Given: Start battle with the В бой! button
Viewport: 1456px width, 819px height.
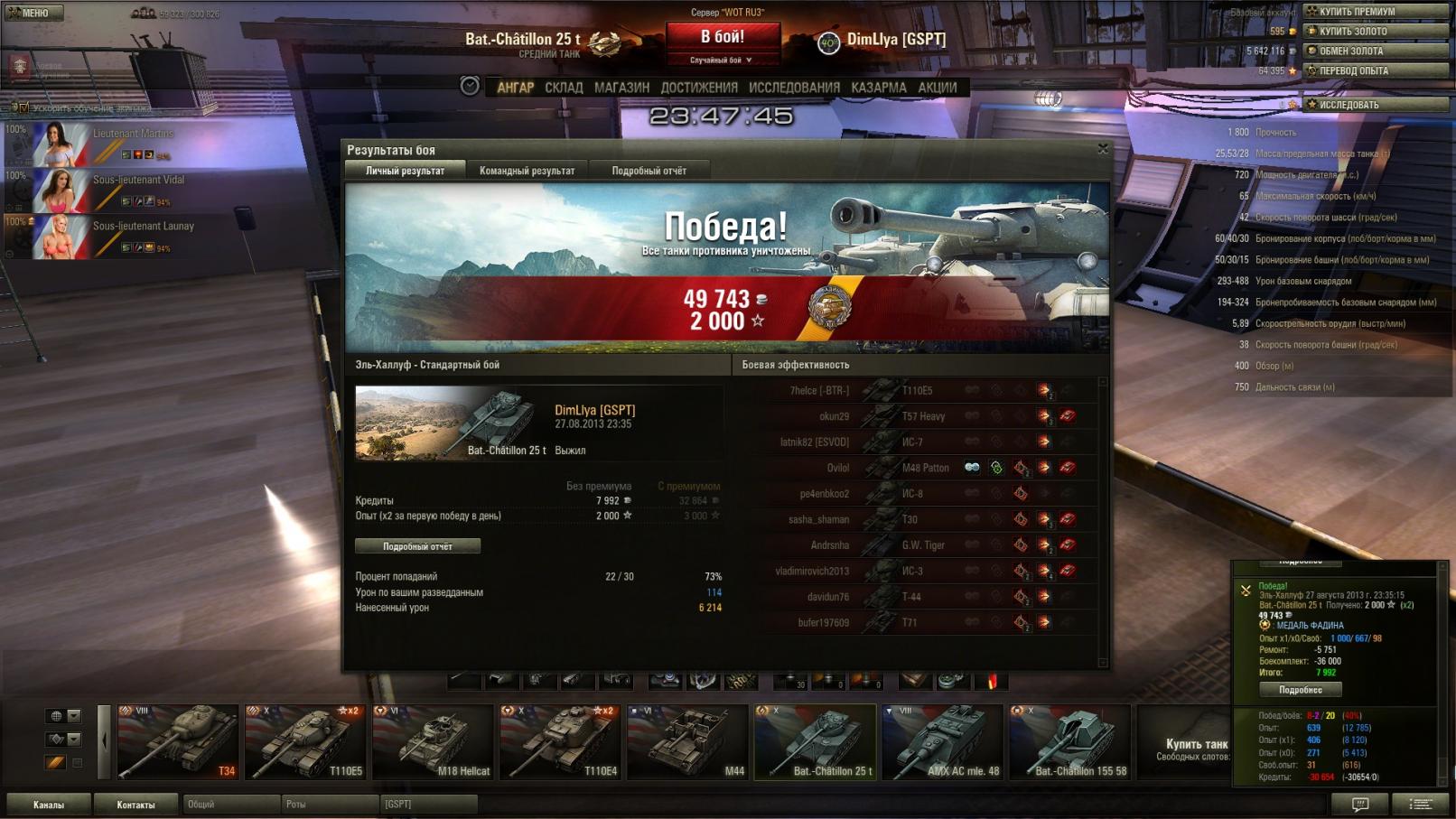Looking at the screenshot, I should coord(723,38).
